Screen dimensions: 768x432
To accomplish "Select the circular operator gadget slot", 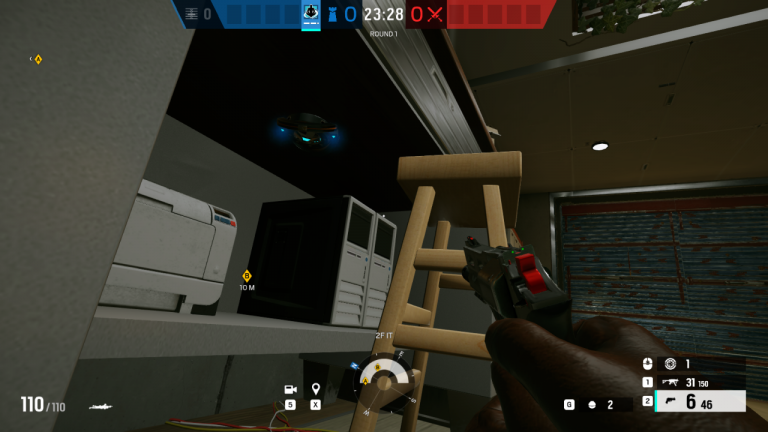I will tap(670, 364).
